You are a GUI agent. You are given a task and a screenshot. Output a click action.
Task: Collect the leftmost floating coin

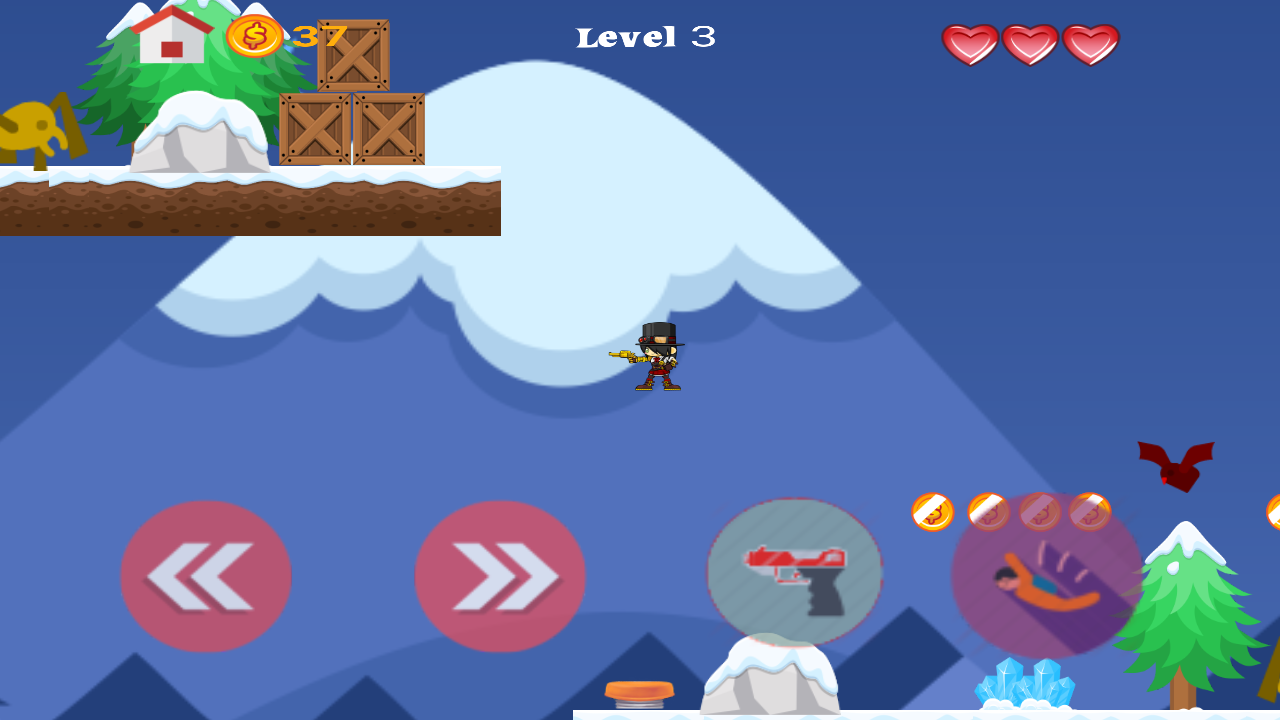(932, 511)
